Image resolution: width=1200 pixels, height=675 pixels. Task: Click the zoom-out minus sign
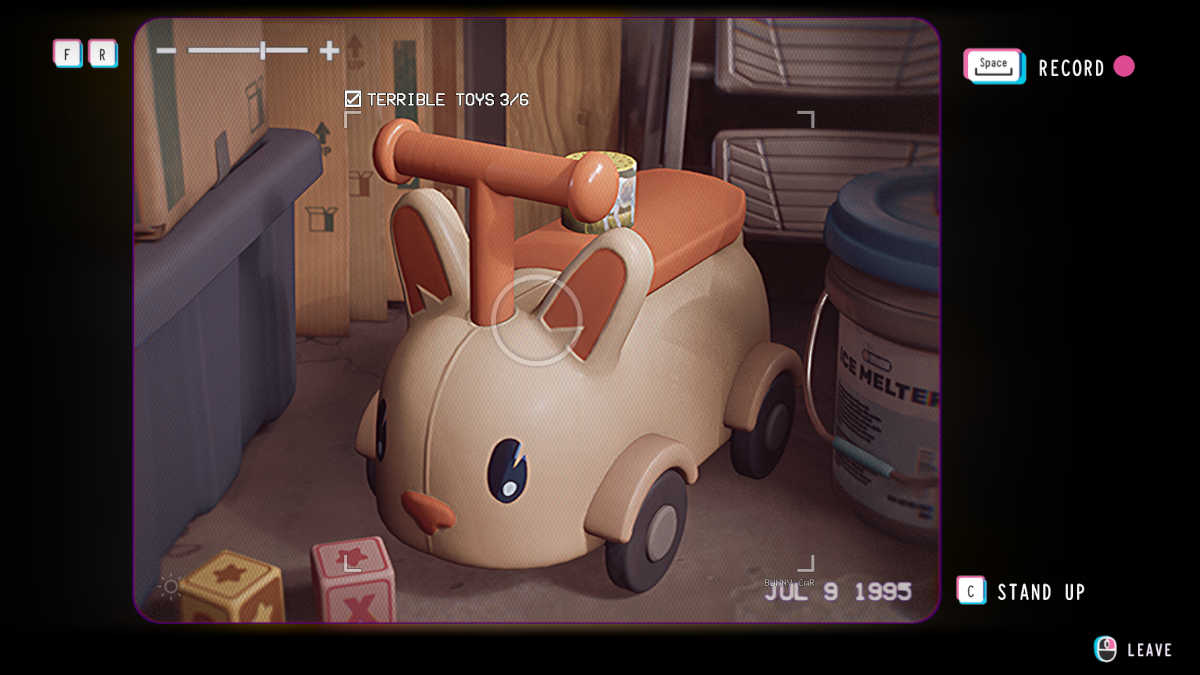point(166,50)
